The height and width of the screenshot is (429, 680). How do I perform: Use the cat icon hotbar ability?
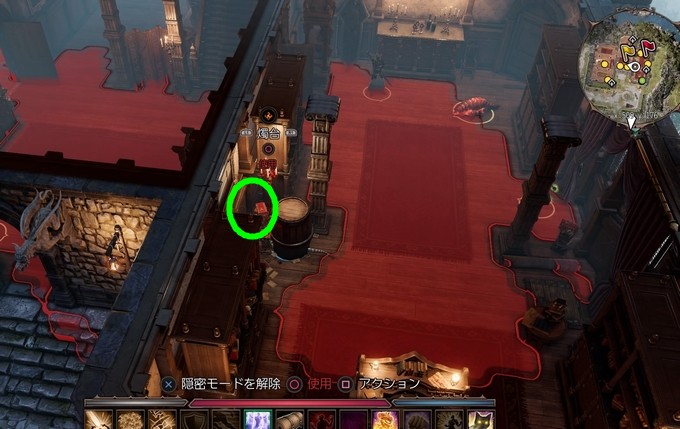pos(480,420)
